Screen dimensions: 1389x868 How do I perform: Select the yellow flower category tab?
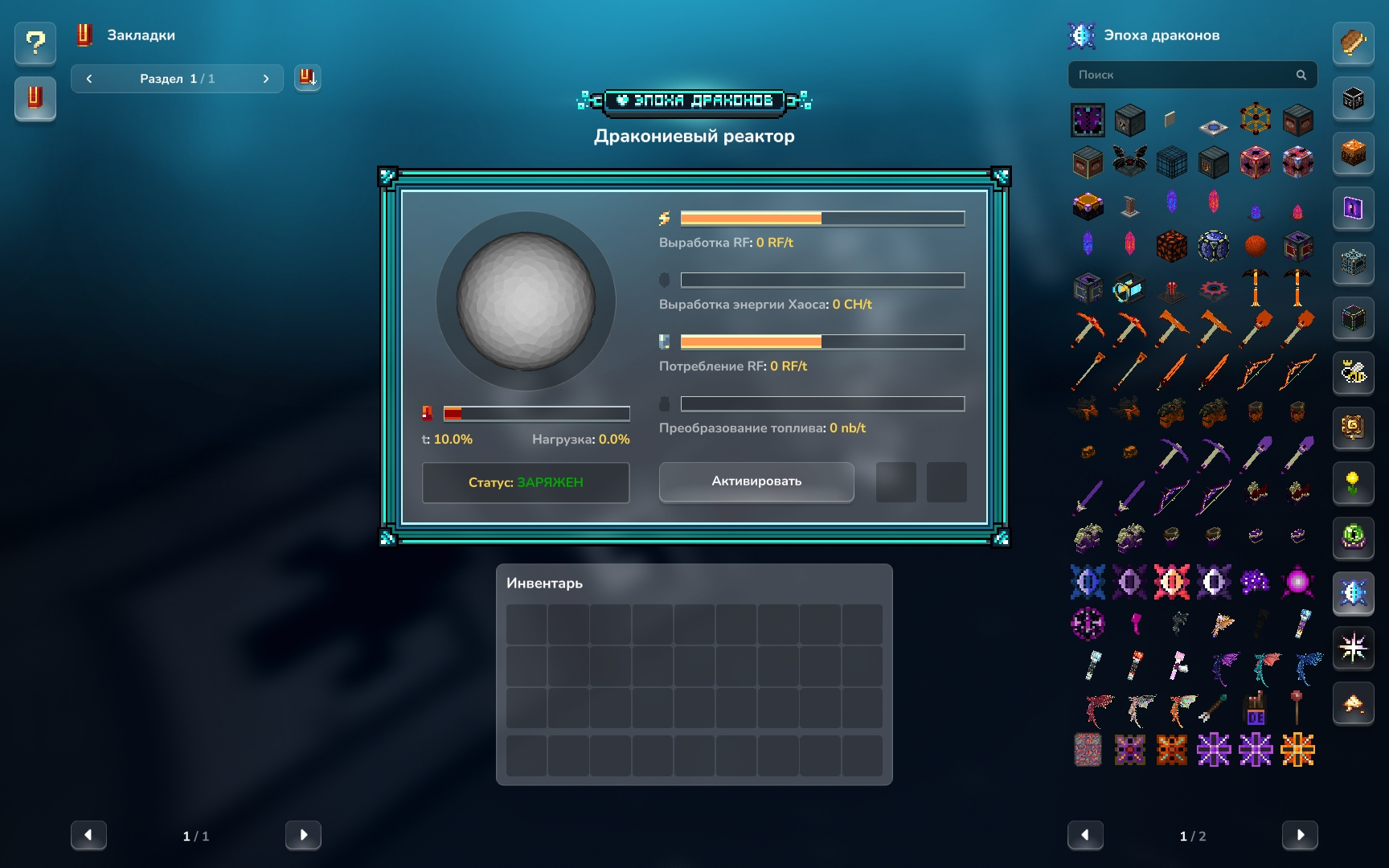click(x=1353, y=483)
